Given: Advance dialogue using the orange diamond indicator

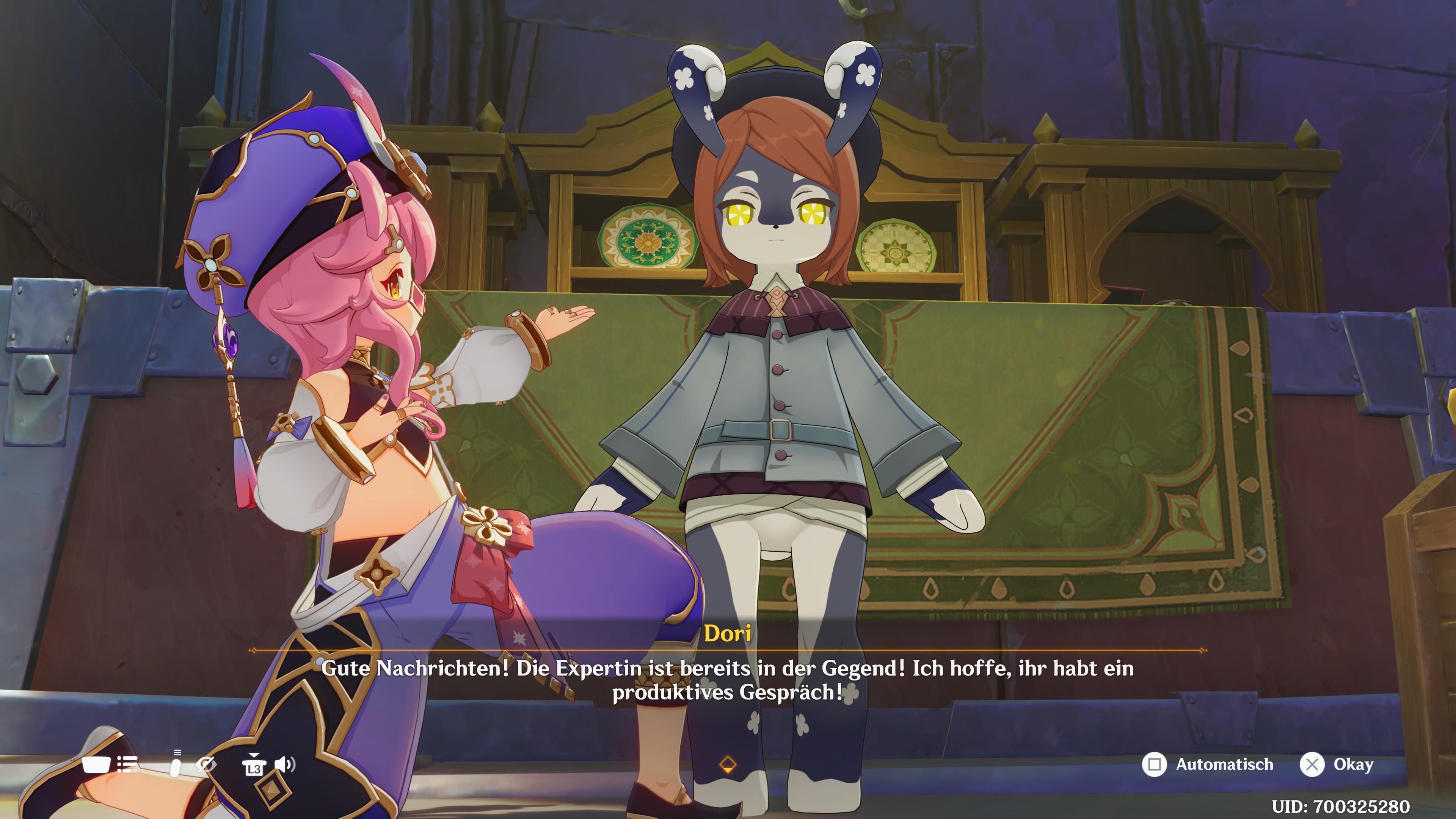Looking at the screenshot, I should [x=728, y=765].
